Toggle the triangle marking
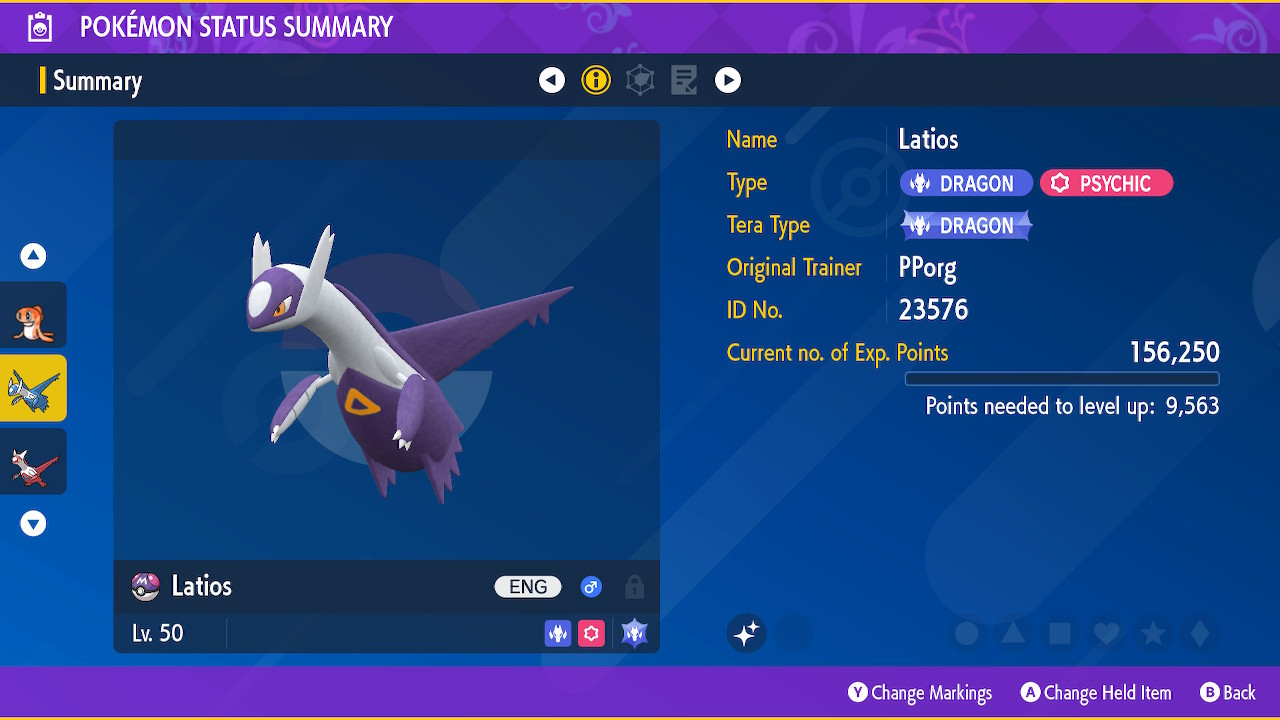 1013,633
